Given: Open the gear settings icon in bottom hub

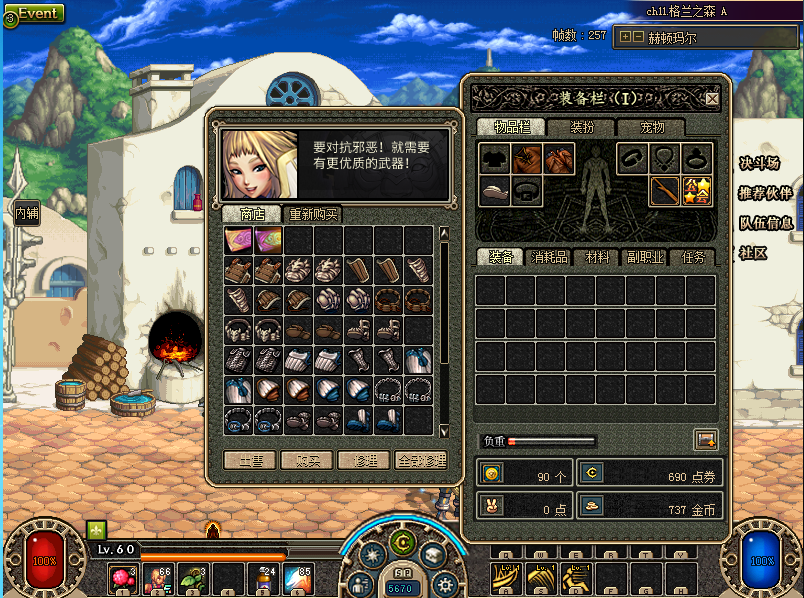Looking at the screenshot, I should pyautogui.click(x=446, y=584).
